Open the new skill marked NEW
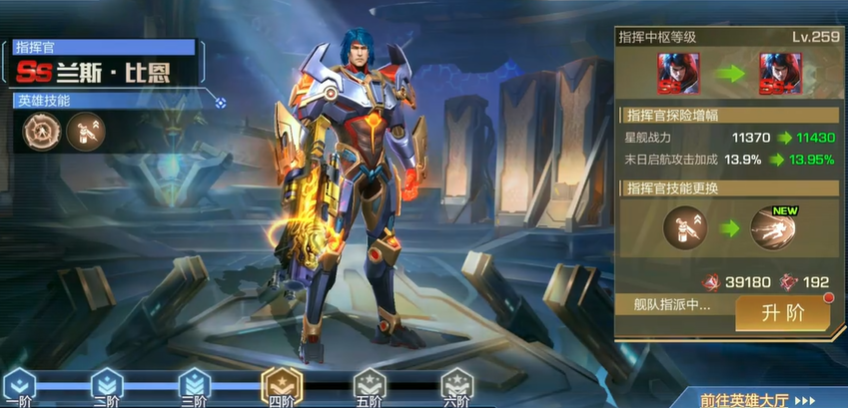Image resolution: width=848 pixels, height=408 pixels. [x=772, y=229]
